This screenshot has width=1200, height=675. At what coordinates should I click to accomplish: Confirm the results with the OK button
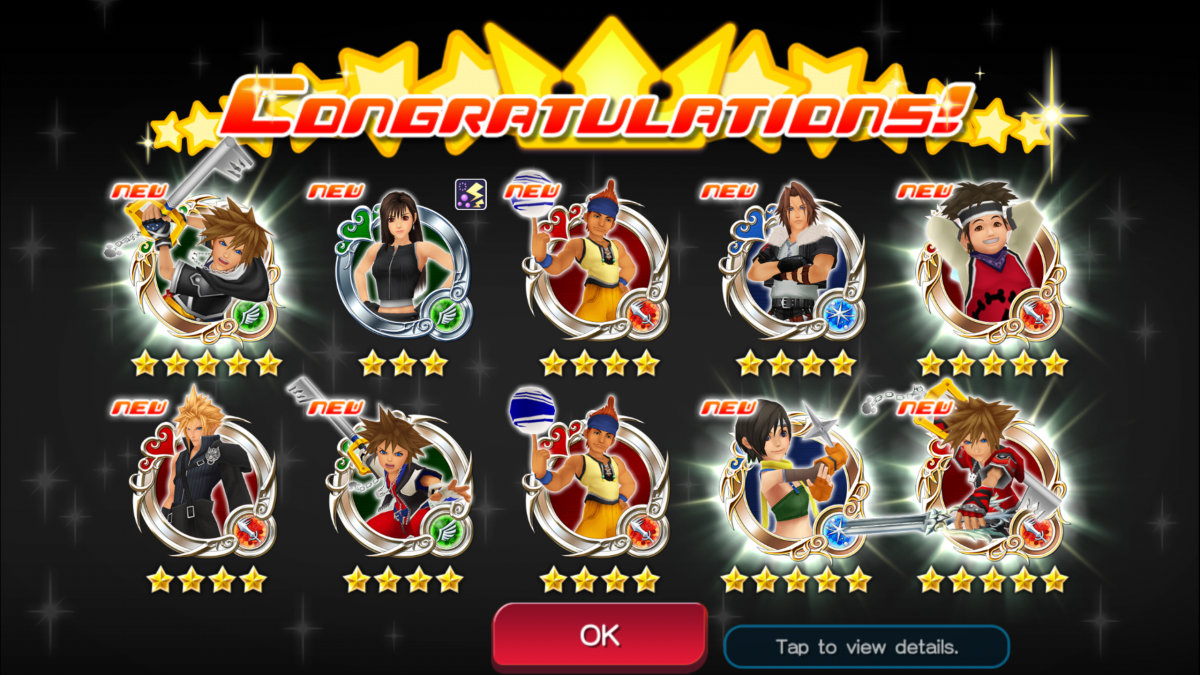pyautogui.click(x=599, y=635)
